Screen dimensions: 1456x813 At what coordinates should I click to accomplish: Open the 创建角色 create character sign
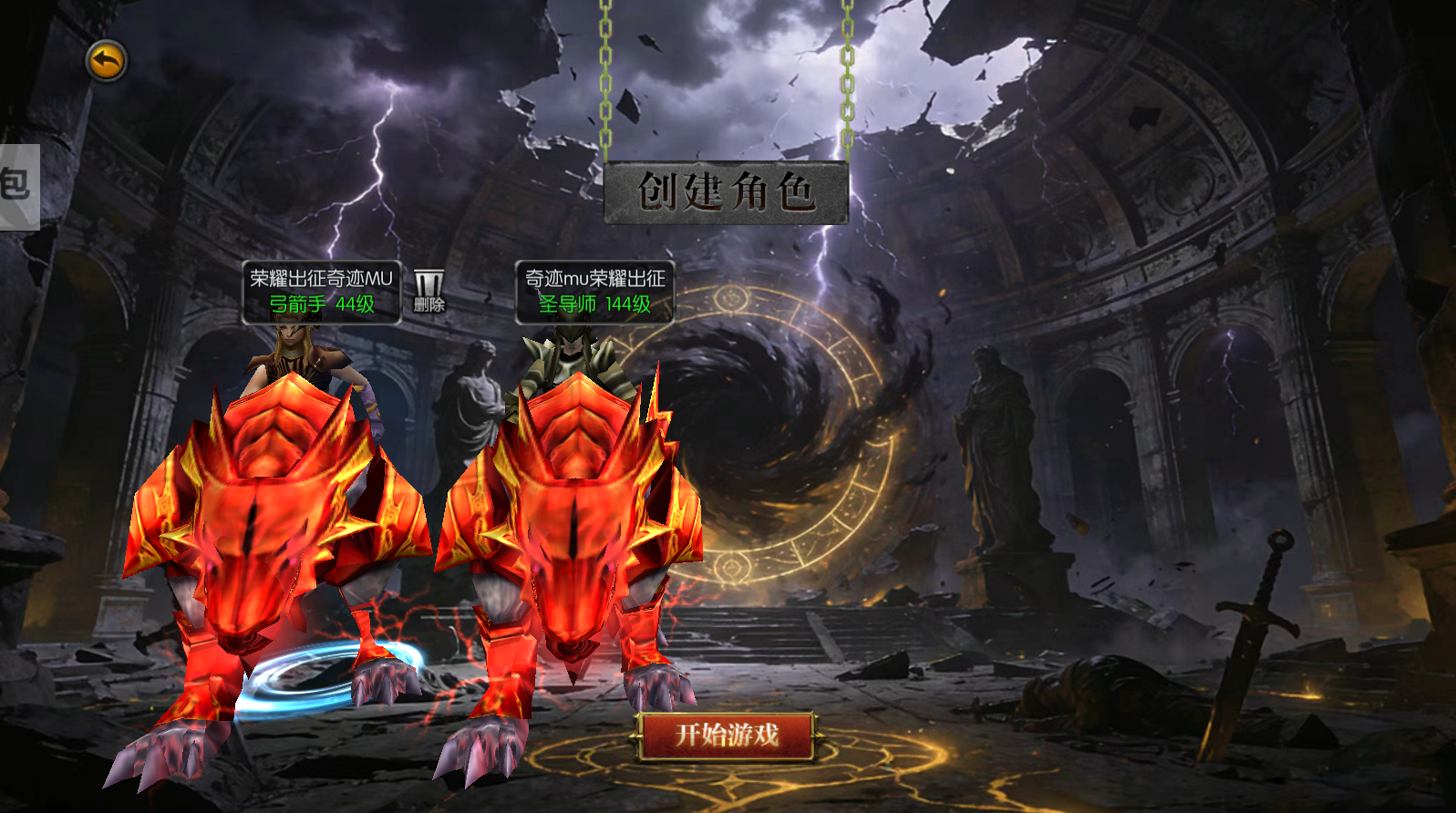726,192
